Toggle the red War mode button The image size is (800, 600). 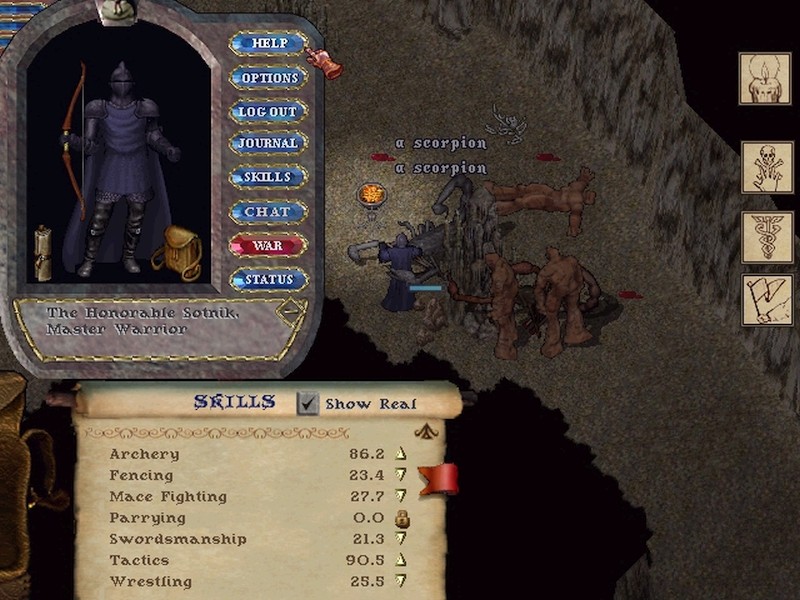point(268,245)
